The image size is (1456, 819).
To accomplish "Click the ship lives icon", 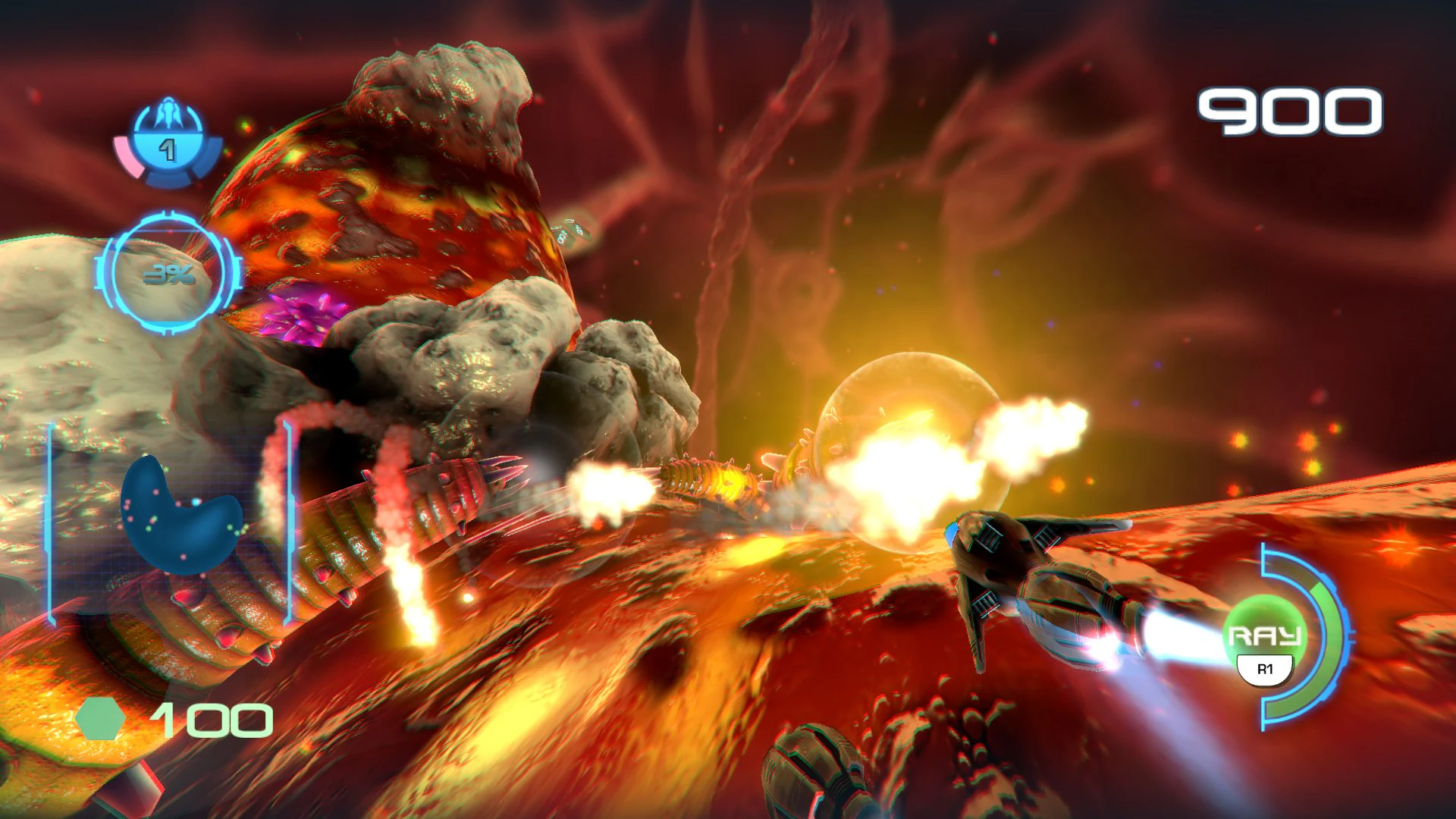I will pyautogui.click(x=168, y=142).
